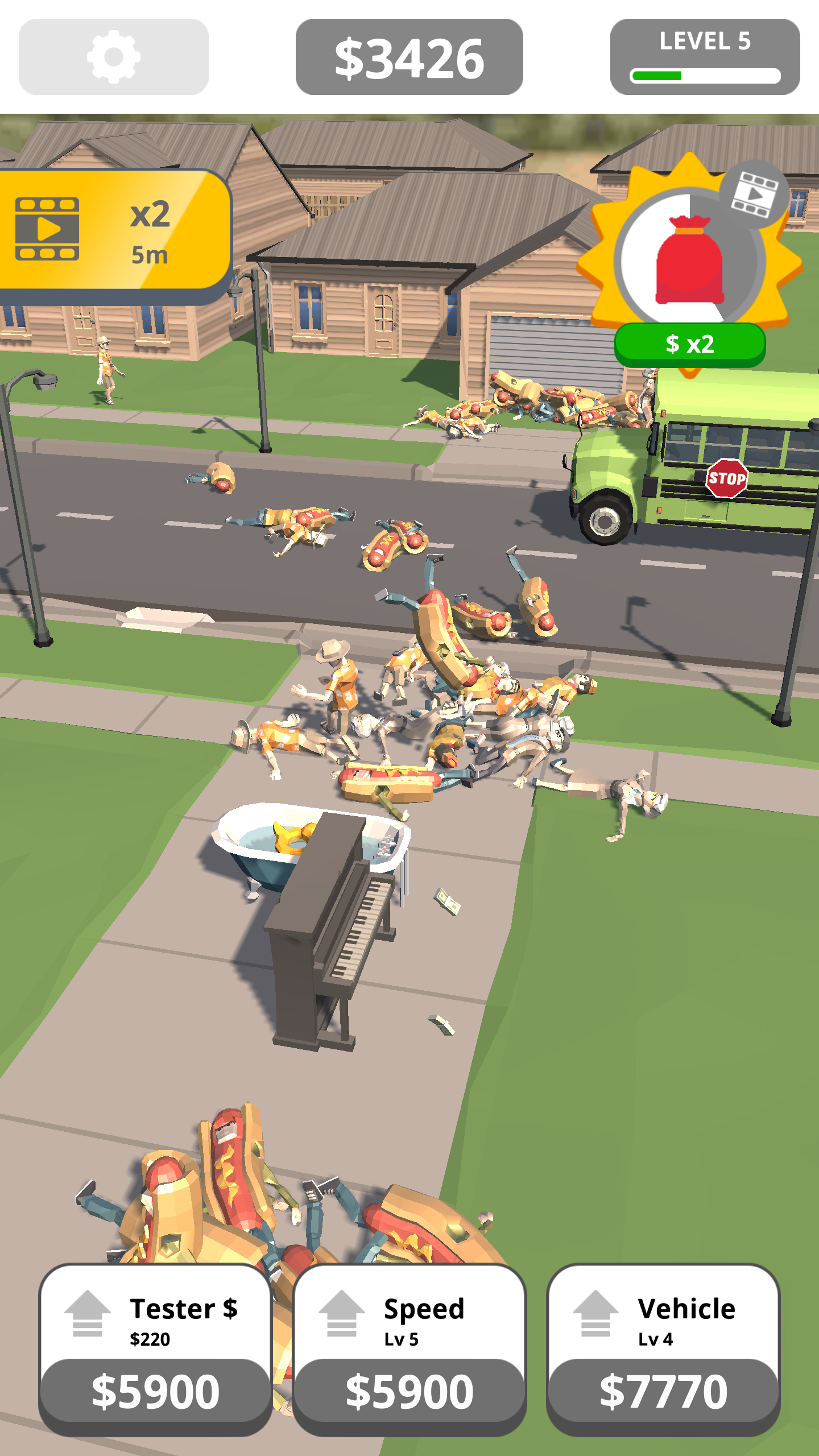Tap the LEVEL 5 indicator
This screenshot has width=819, height=1456.
[705, 42]
